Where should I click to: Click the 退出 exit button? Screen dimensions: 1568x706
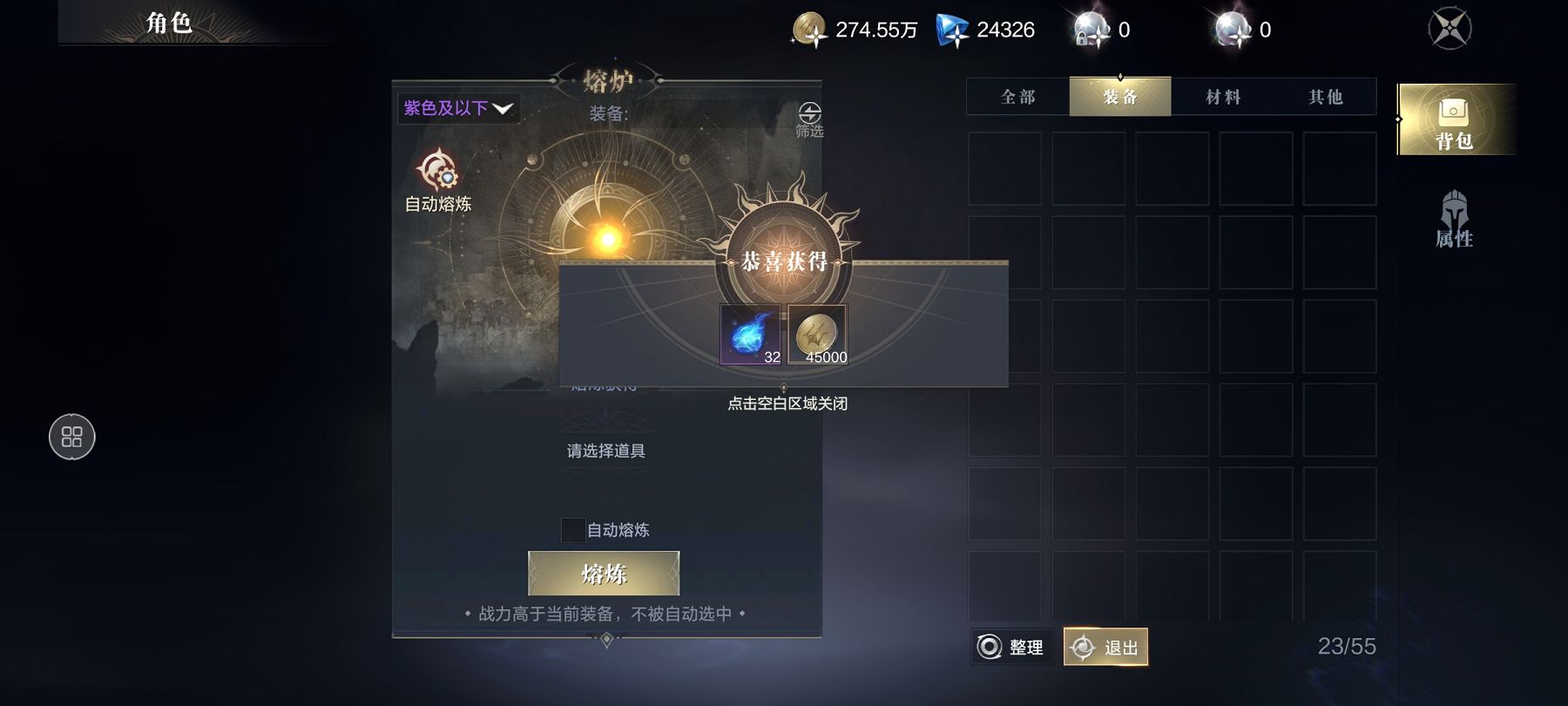(1105, 647)
